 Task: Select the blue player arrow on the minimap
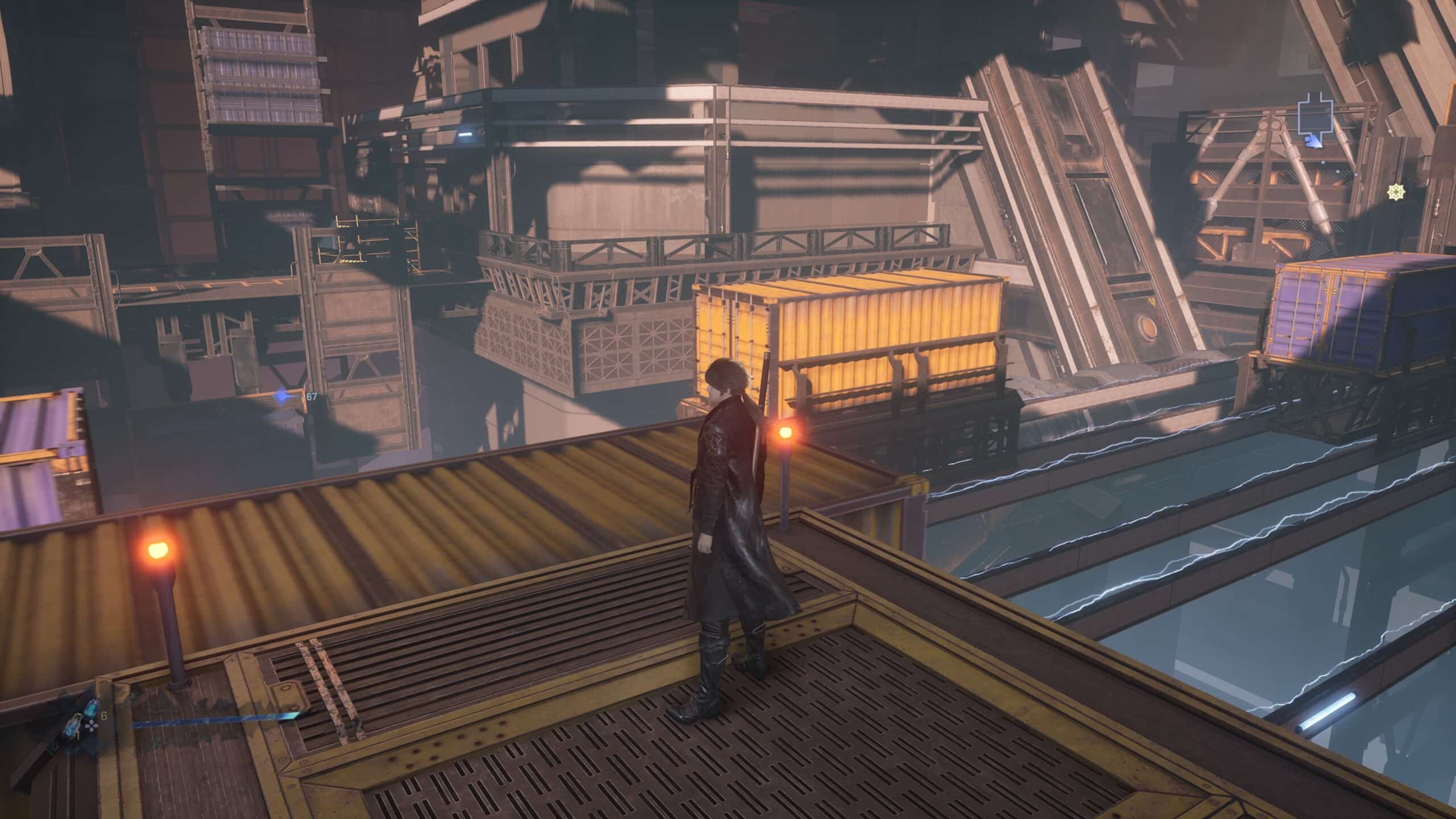(1313, 142)
